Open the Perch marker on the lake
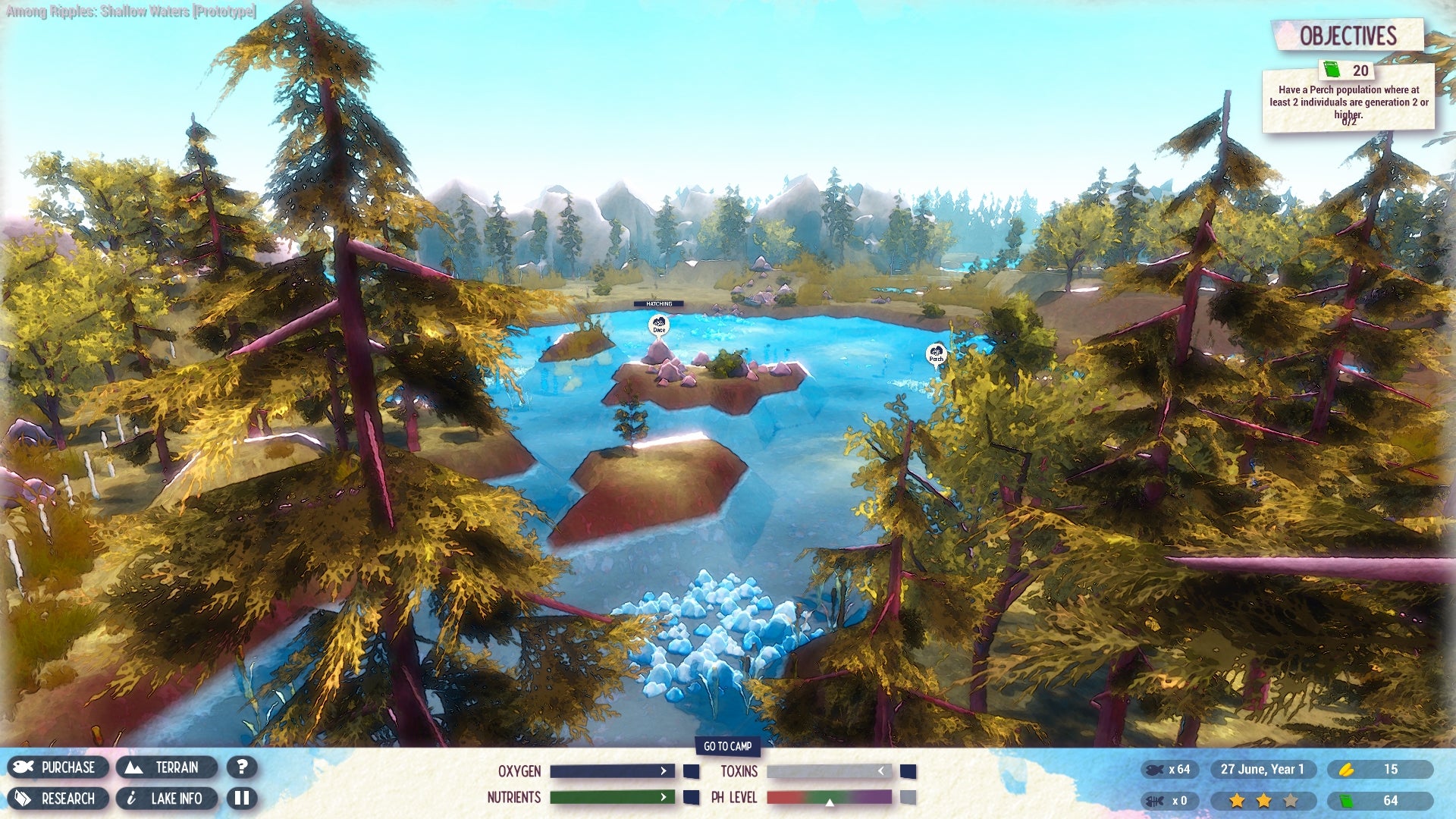 (x=936, y=353)
